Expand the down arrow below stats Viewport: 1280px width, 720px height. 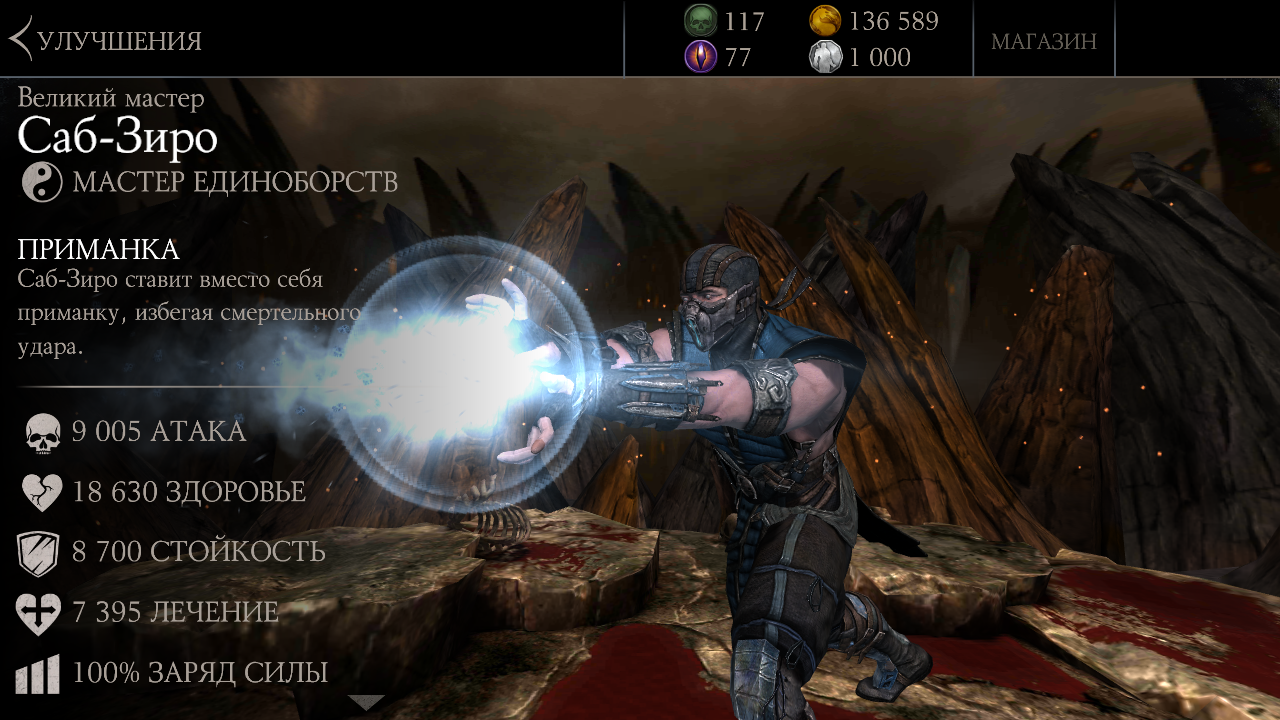[x=365, y=702]
